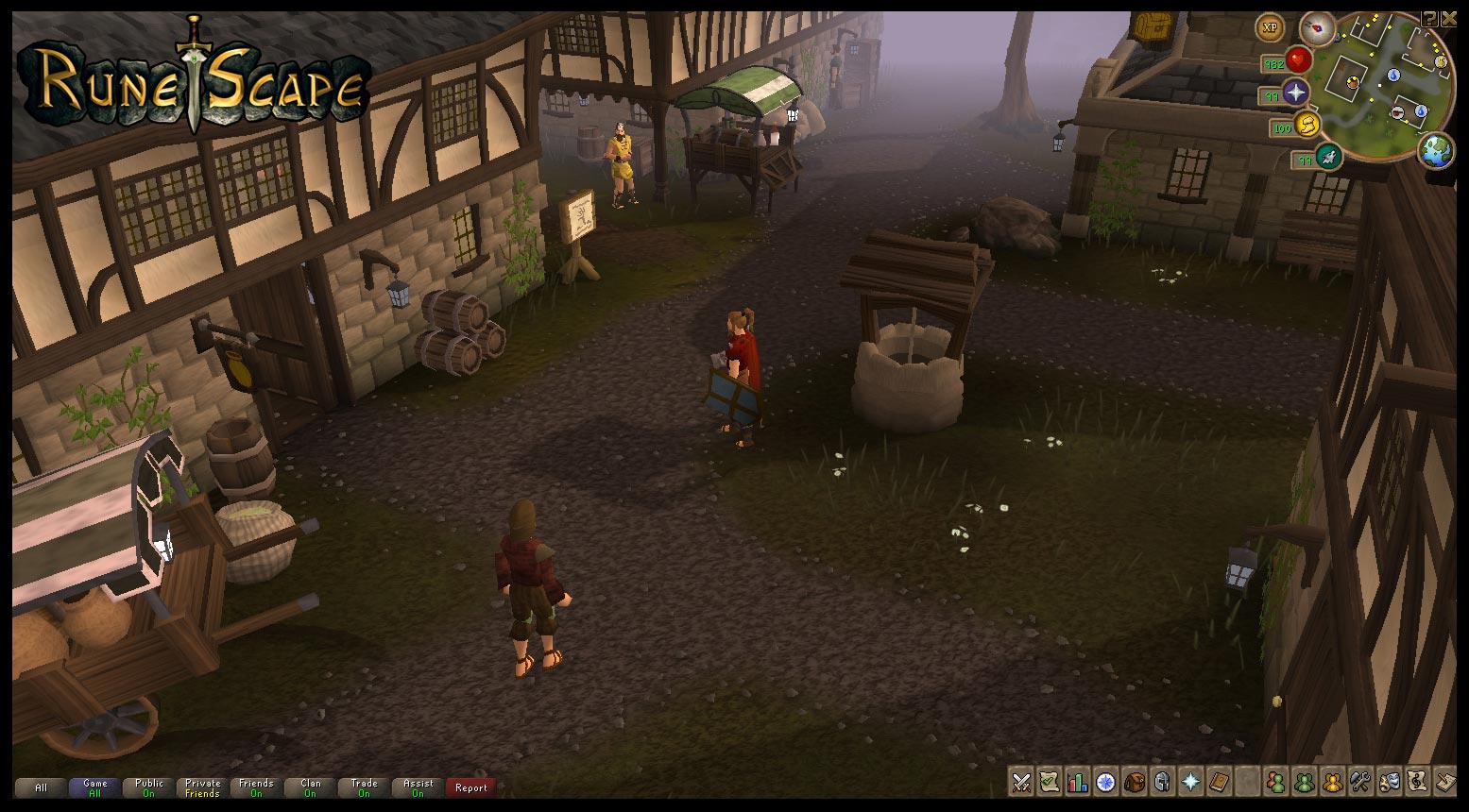This screenshot has height=812, width=1469.
Task: Change the Private chat filter setting
Action: (202, 787)
